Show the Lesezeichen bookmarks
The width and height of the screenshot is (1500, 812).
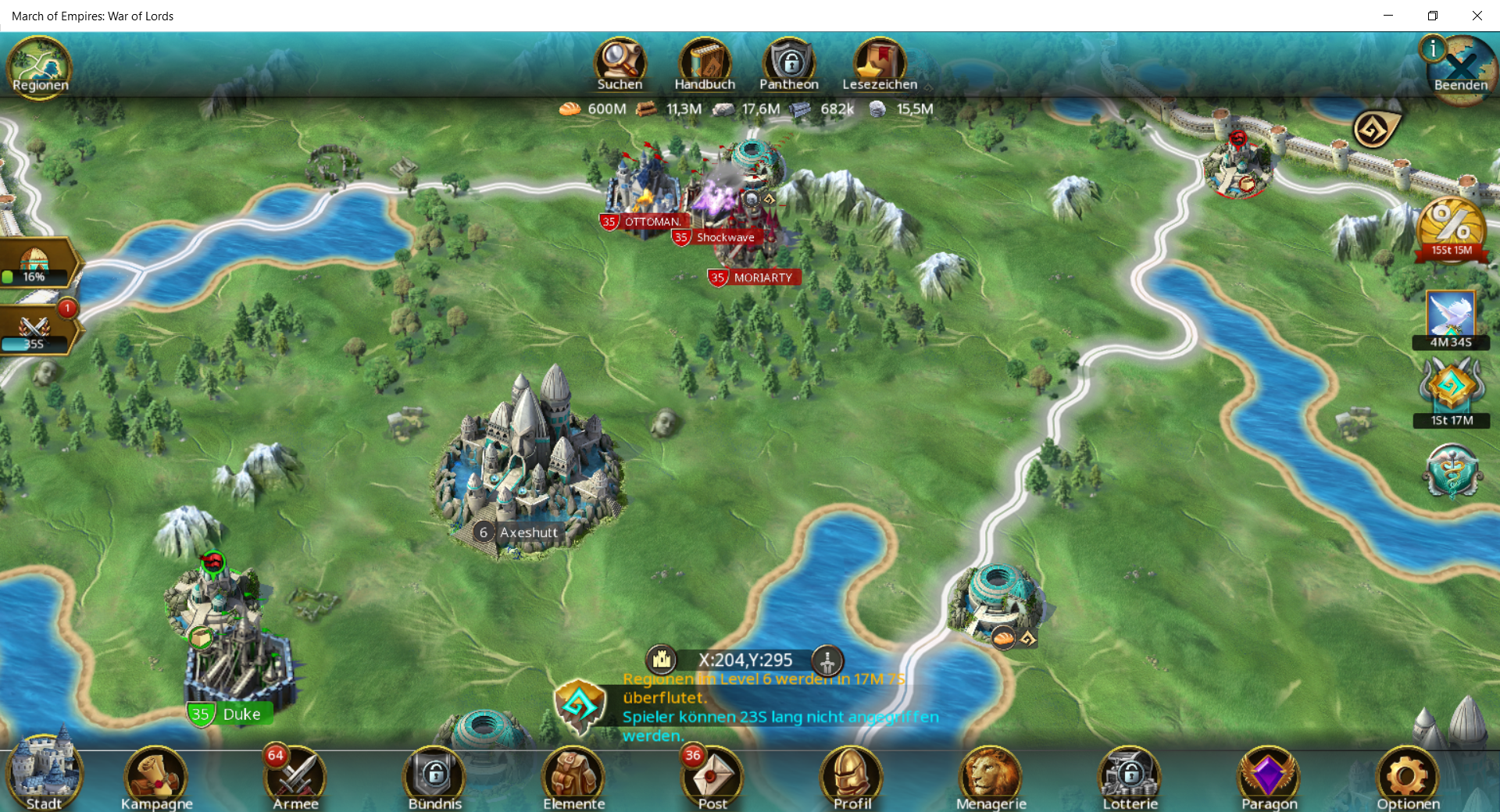(x=880, y=64)
